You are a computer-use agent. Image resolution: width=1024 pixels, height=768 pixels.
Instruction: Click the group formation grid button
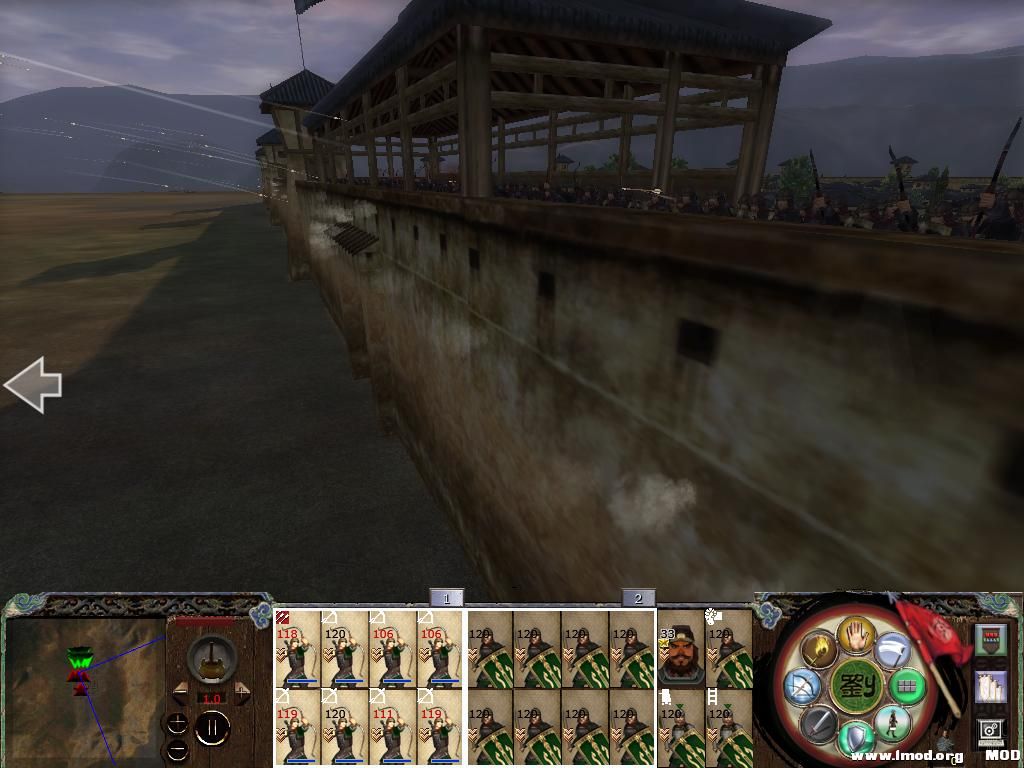[x=907, y=686]
